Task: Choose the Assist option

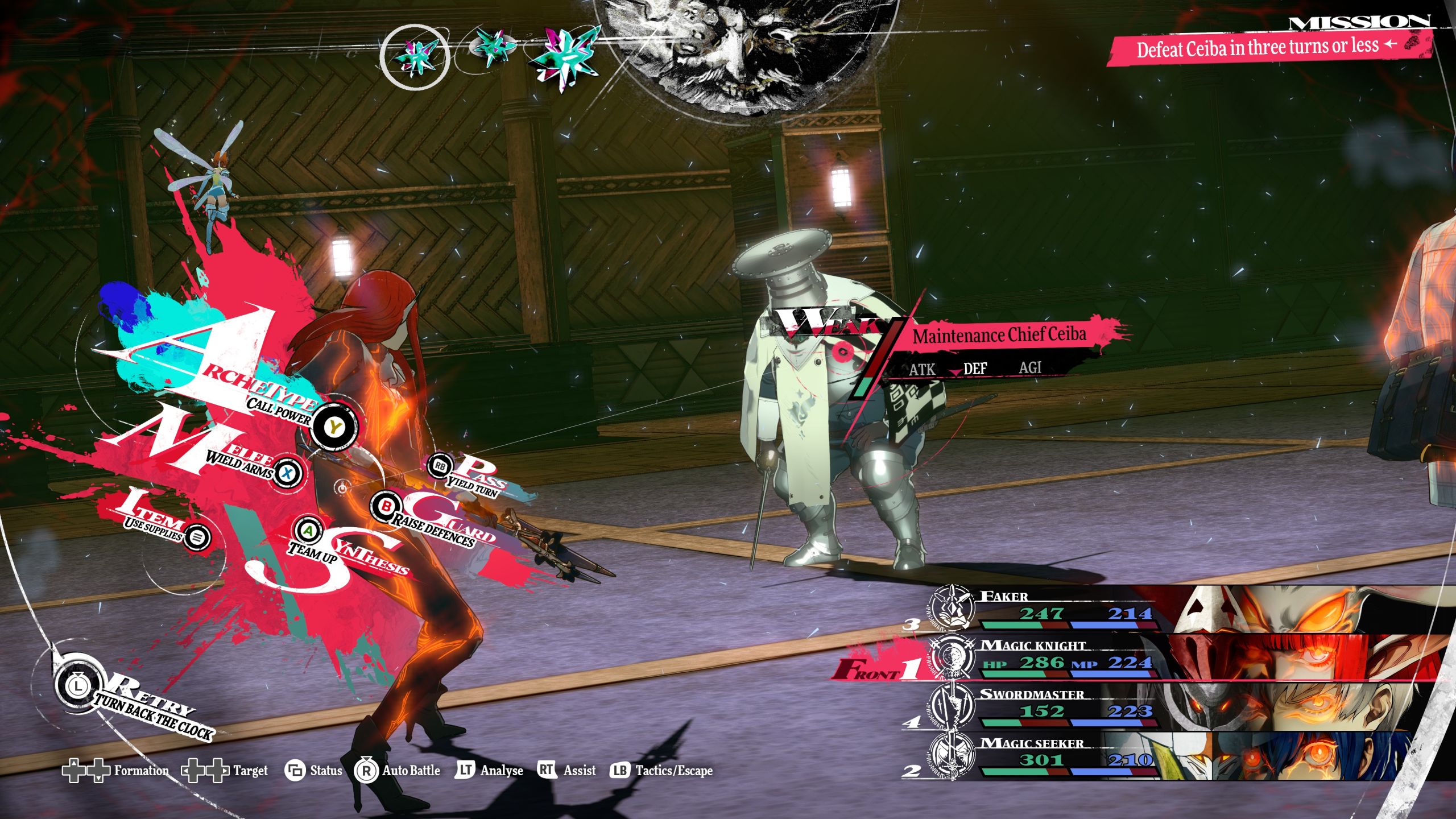Action: click(x=566, y=771)
